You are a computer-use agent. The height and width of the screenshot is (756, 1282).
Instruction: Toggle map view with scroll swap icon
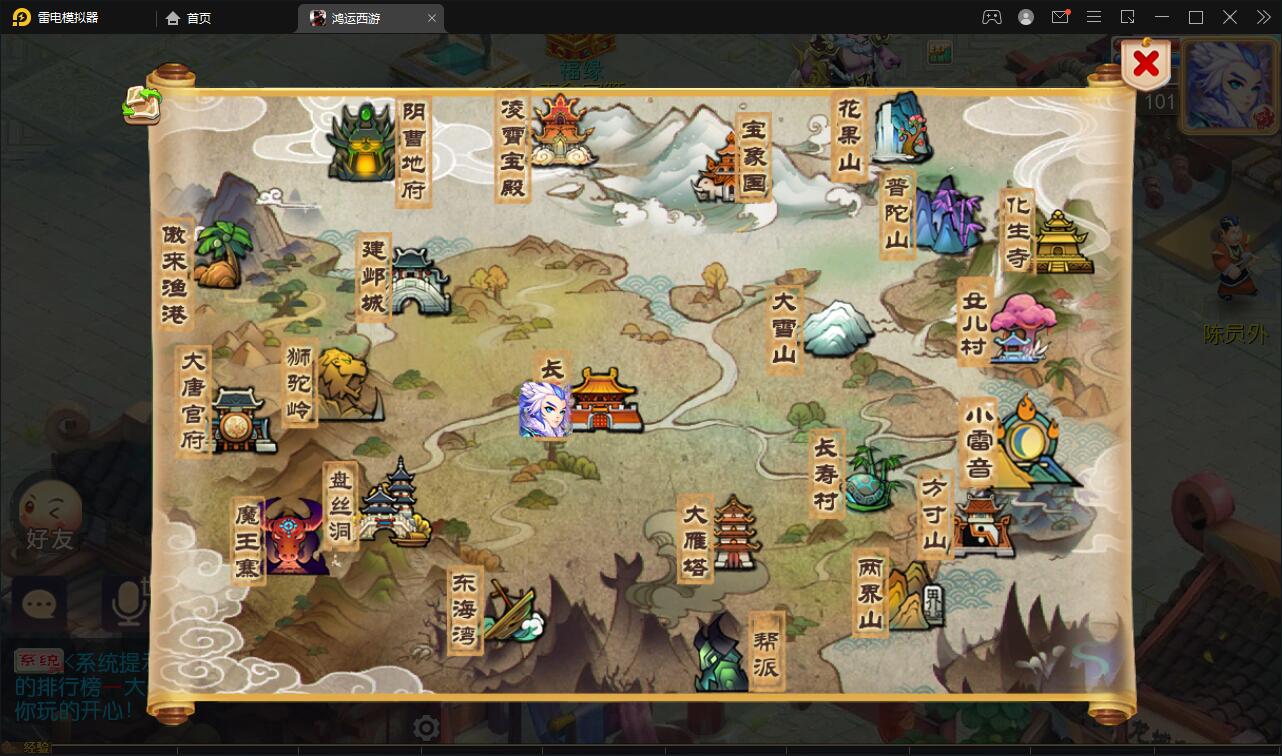point(142,104)
